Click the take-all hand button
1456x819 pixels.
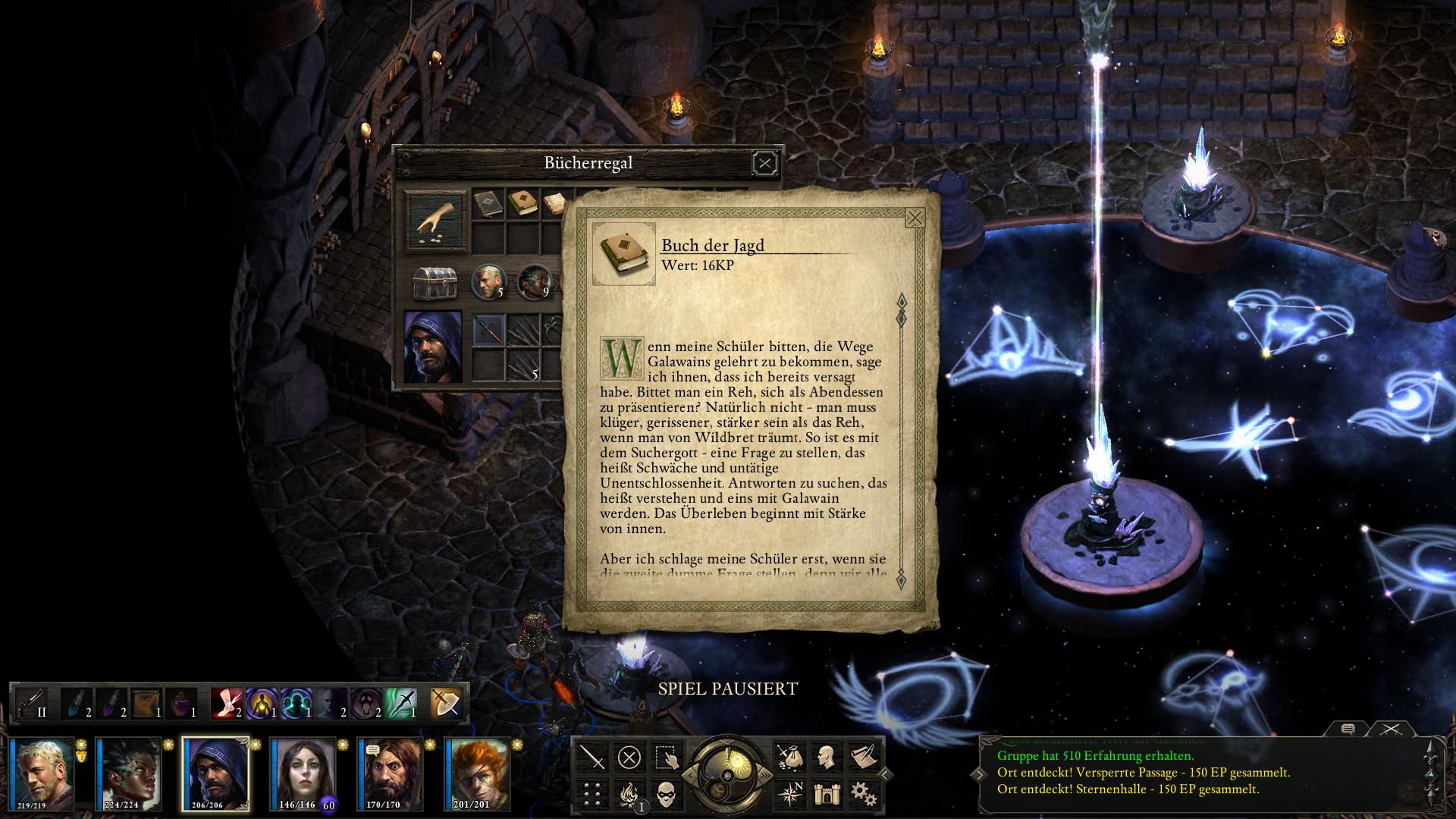[x=435, y=221]
